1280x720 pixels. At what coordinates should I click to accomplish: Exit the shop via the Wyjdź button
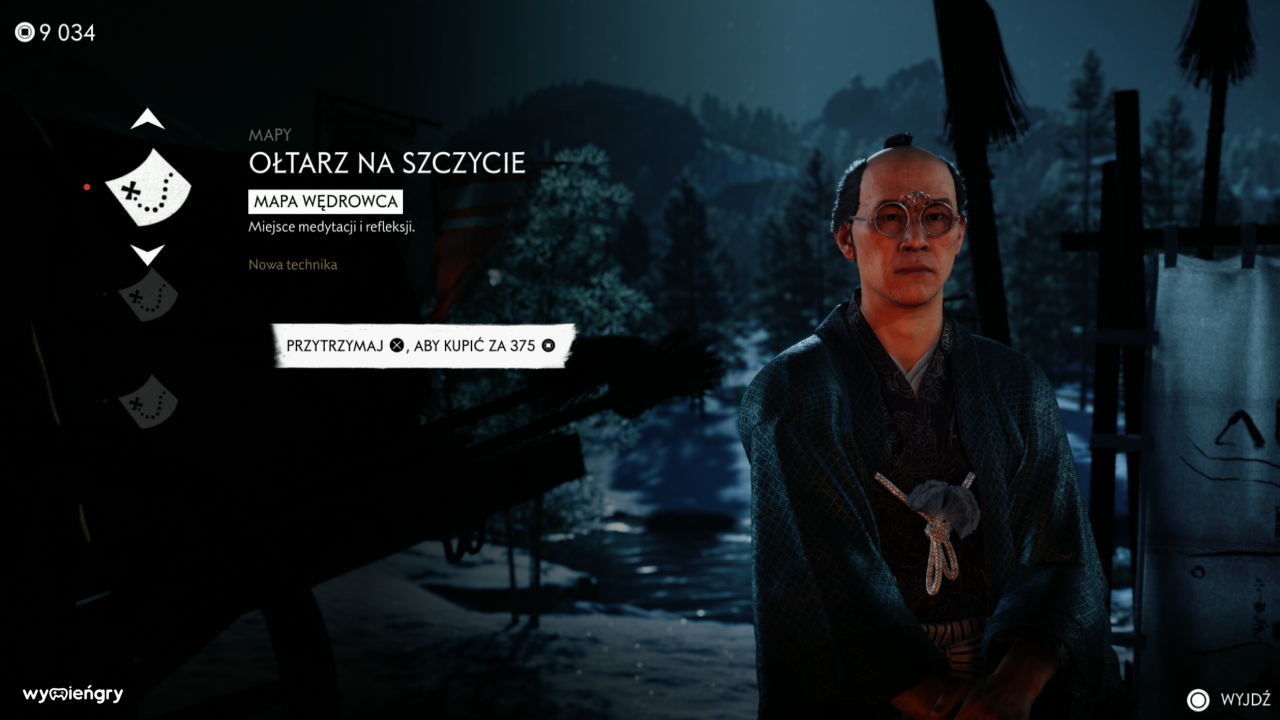tap(1229, 699)
